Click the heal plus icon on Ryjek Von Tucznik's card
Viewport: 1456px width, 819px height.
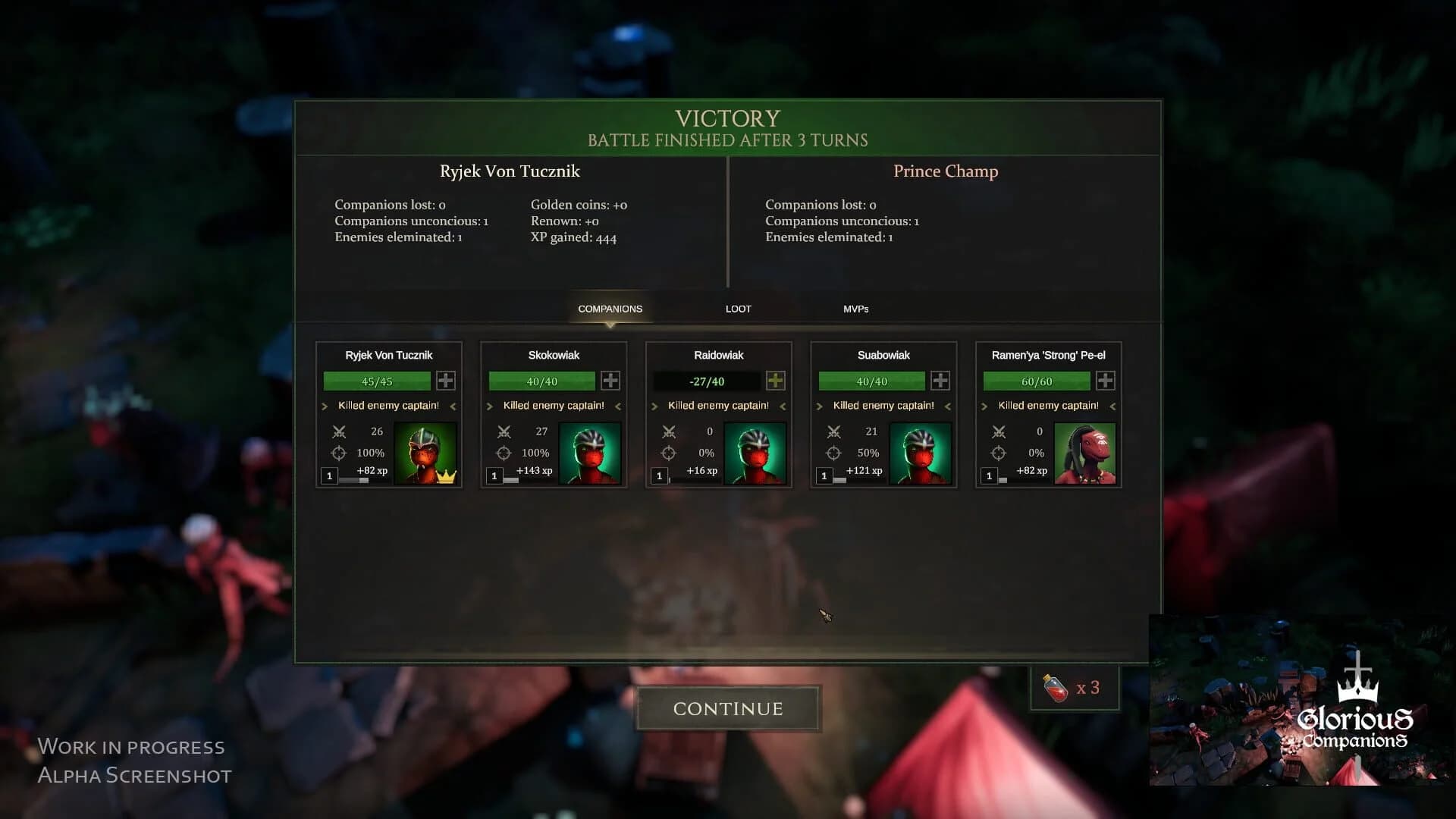click(x=445, y=381)
